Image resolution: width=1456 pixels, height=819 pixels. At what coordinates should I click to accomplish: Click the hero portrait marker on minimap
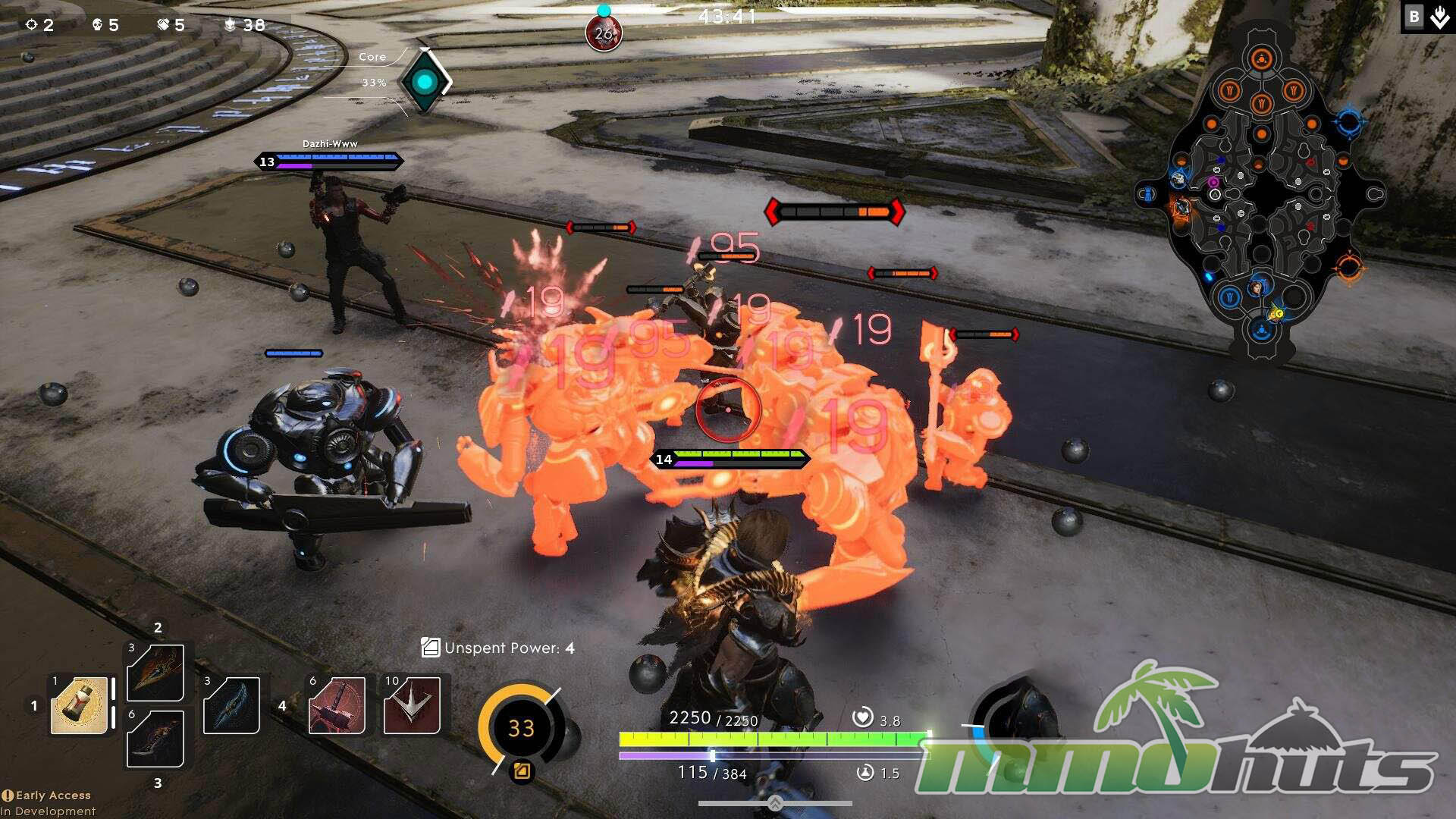pos(1257,287)
